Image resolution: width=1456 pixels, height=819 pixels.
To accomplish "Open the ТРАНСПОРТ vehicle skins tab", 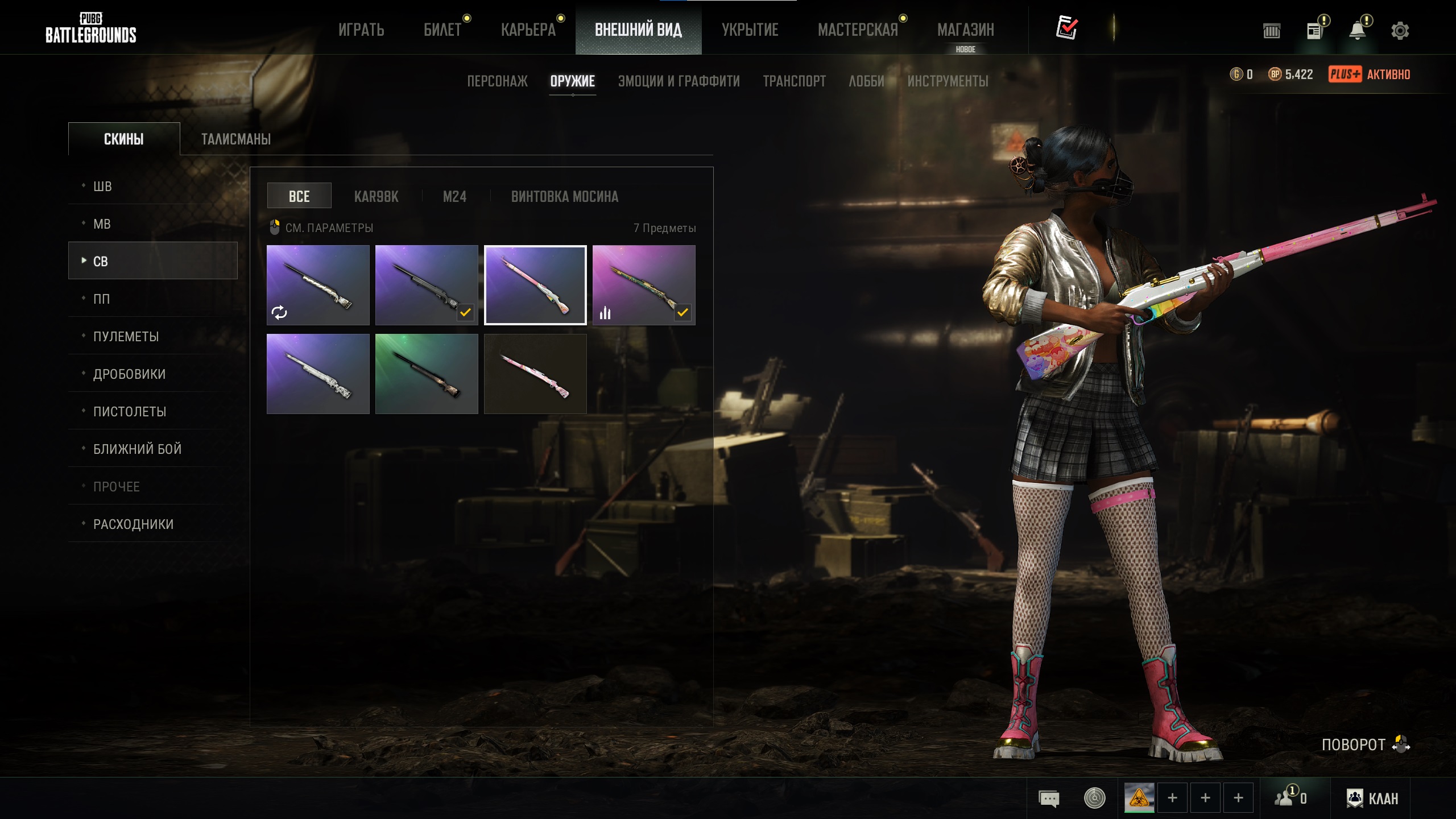I will [794, 81].
